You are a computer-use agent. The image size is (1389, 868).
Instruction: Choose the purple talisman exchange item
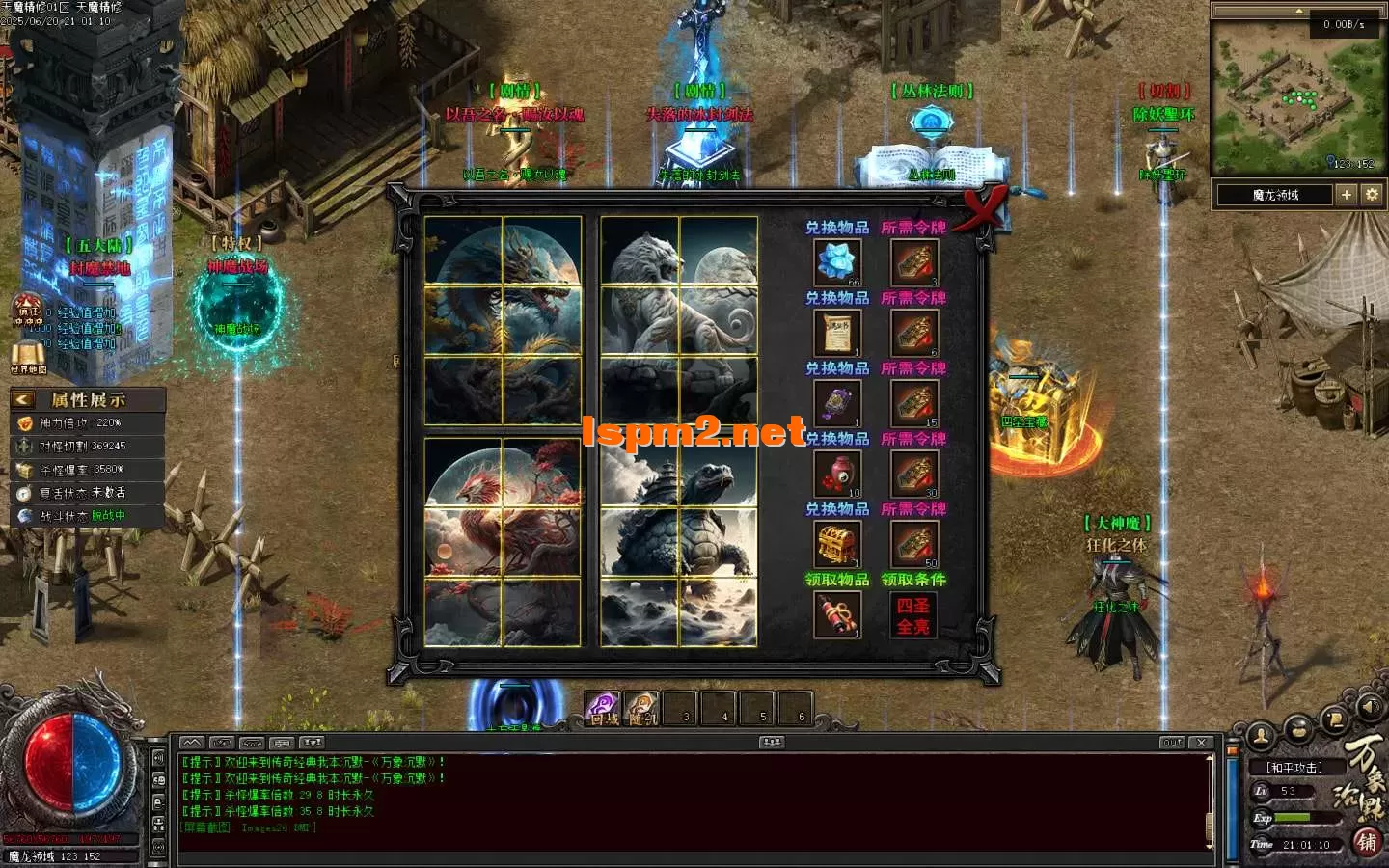coord(836,403)
